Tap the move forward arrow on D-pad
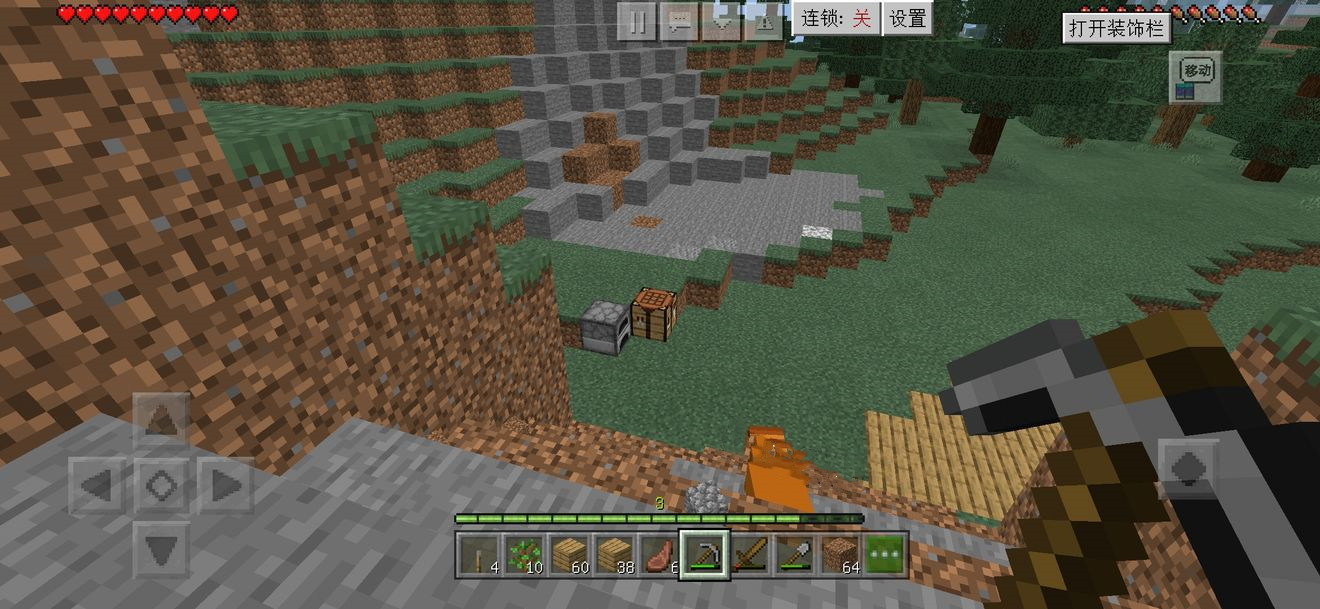Screen dimensions: 1320x609 coord(161,422)
